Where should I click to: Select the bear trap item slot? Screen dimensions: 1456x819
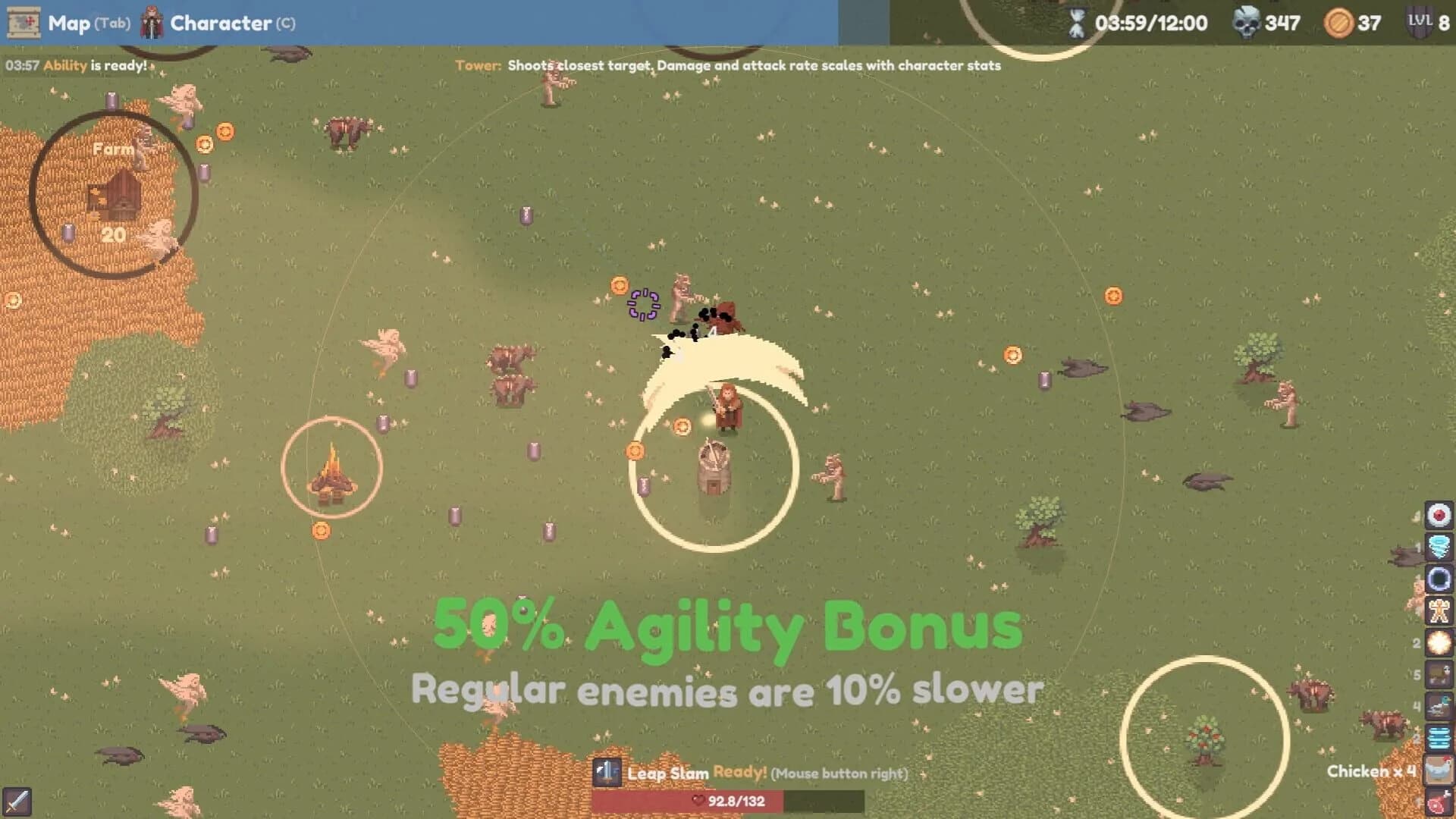tap(1439, 672)
